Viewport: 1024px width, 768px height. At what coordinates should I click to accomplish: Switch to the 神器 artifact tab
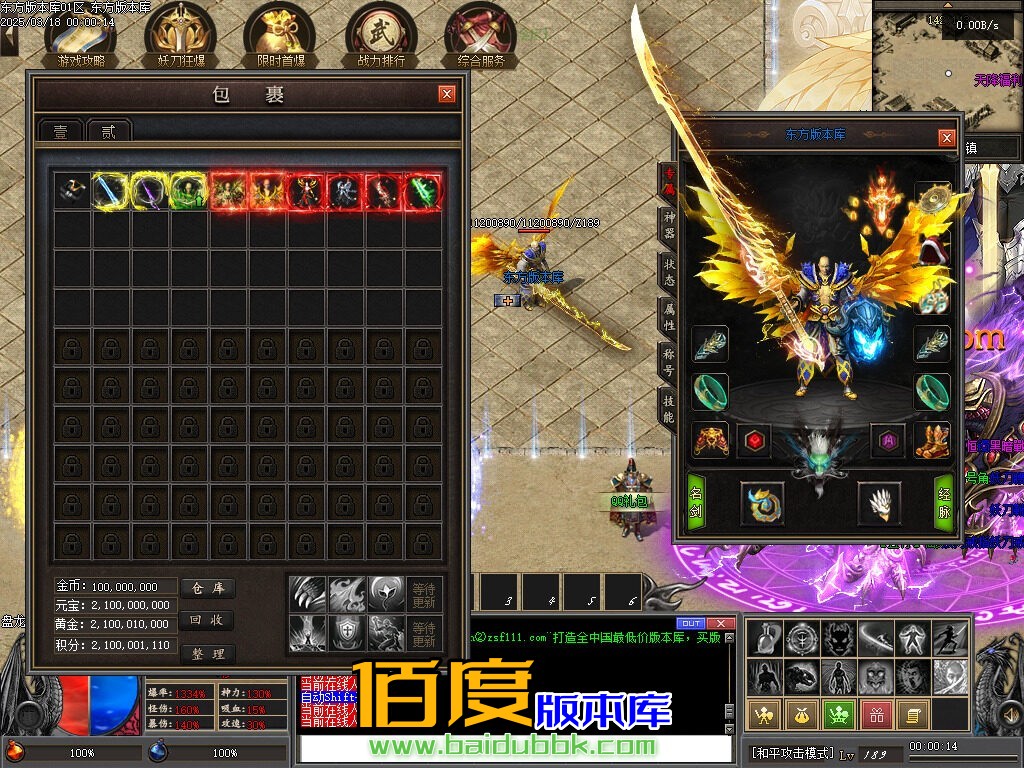(668, 225)
